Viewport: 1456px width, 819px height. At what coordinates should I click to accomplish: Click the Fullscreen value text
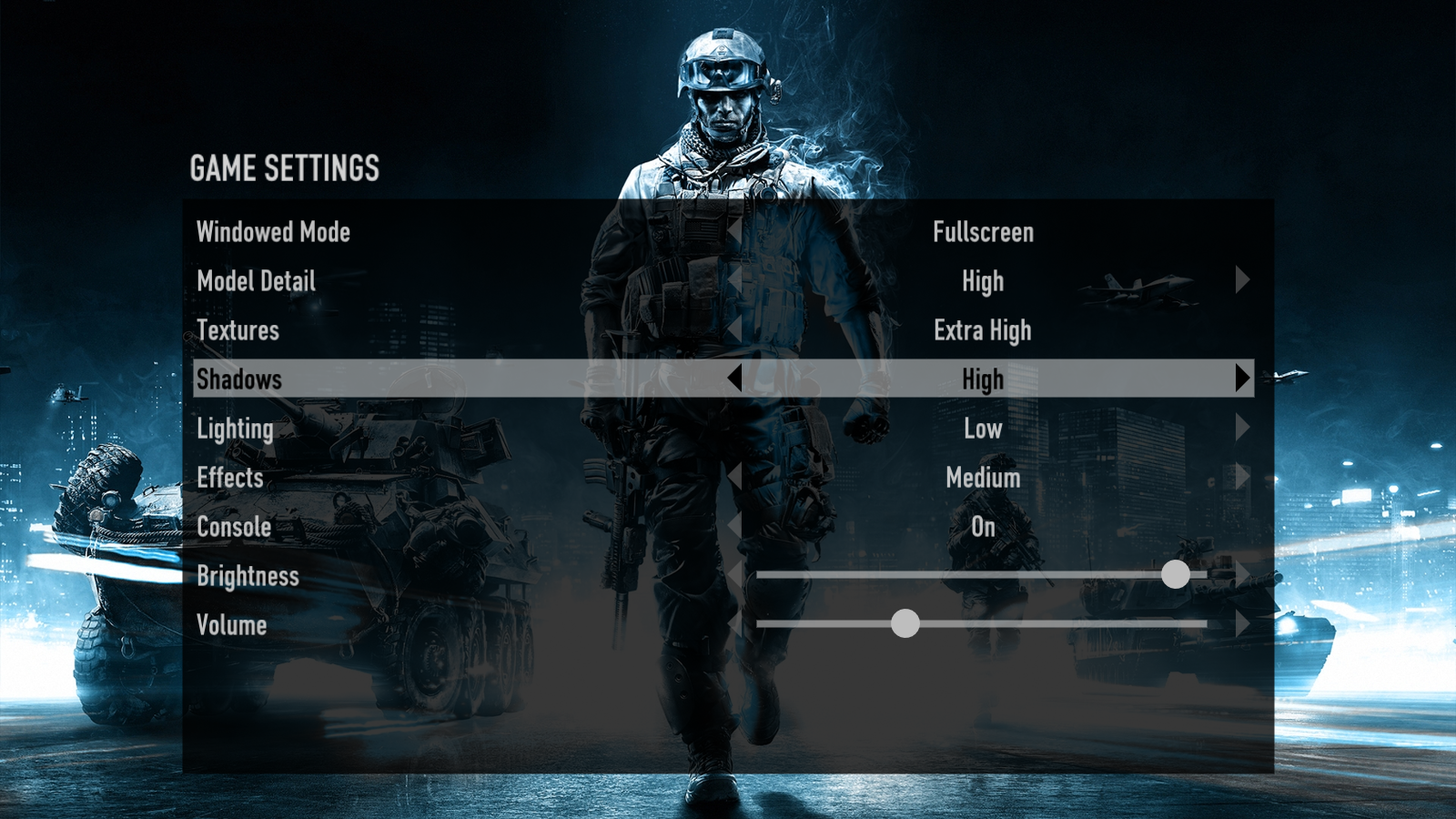[982, 233]
